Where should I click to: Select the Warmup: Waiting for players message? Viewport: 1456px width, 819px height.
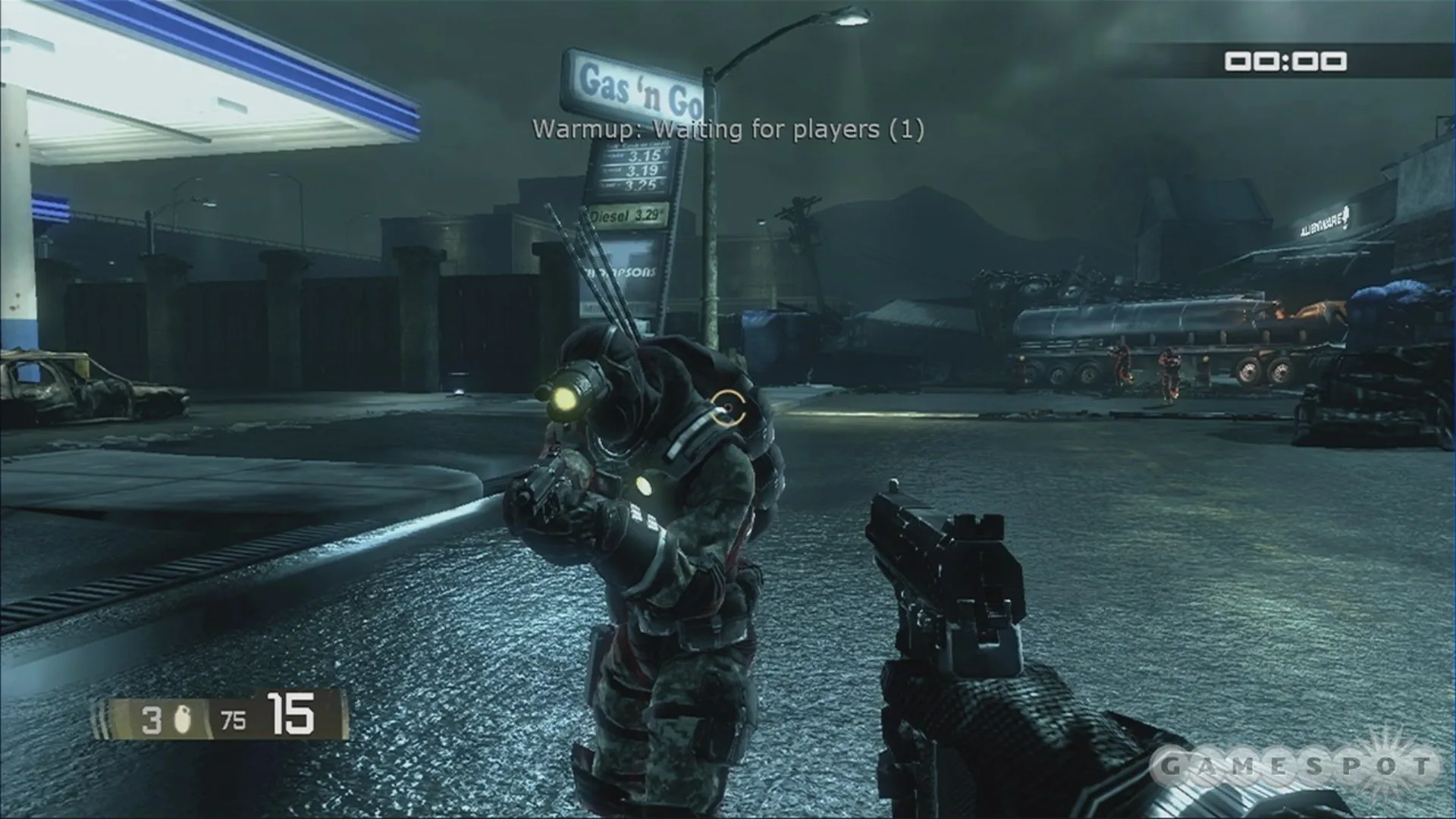pyautogui.click(x=728, y=130)
